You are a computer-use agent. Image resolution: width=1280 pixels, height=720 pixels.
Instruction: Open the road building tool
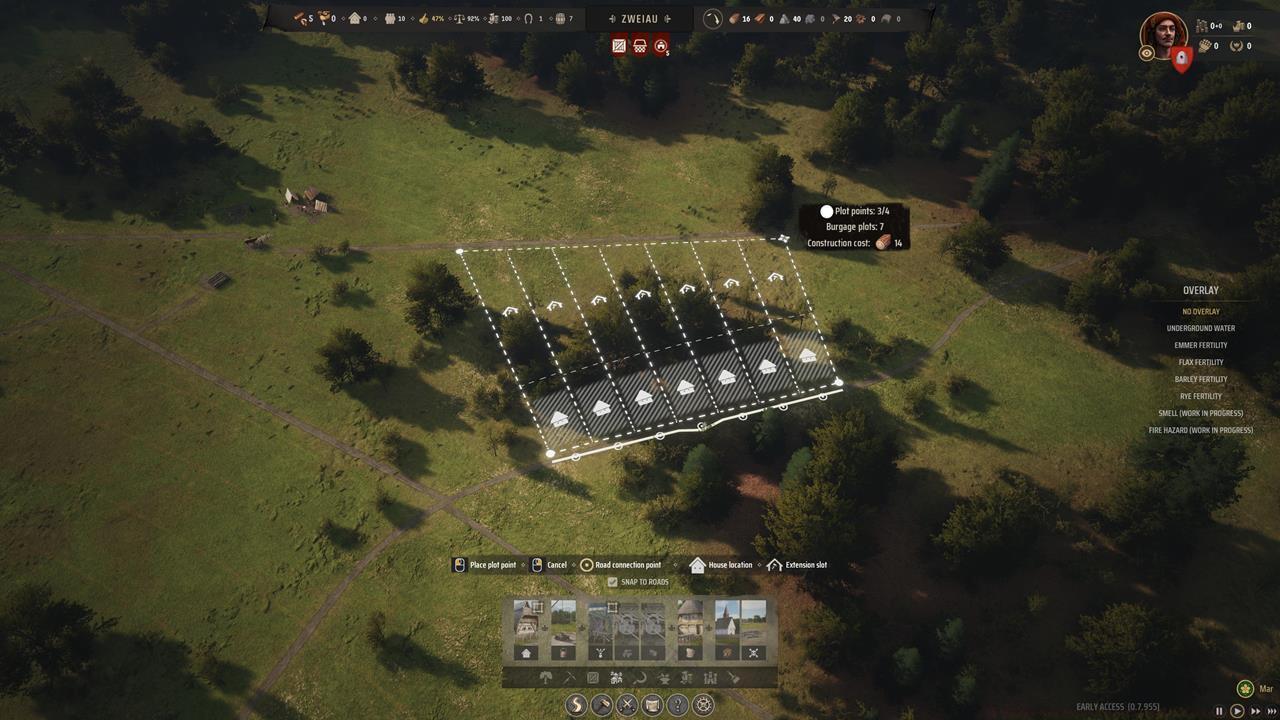tap(577, 705)
